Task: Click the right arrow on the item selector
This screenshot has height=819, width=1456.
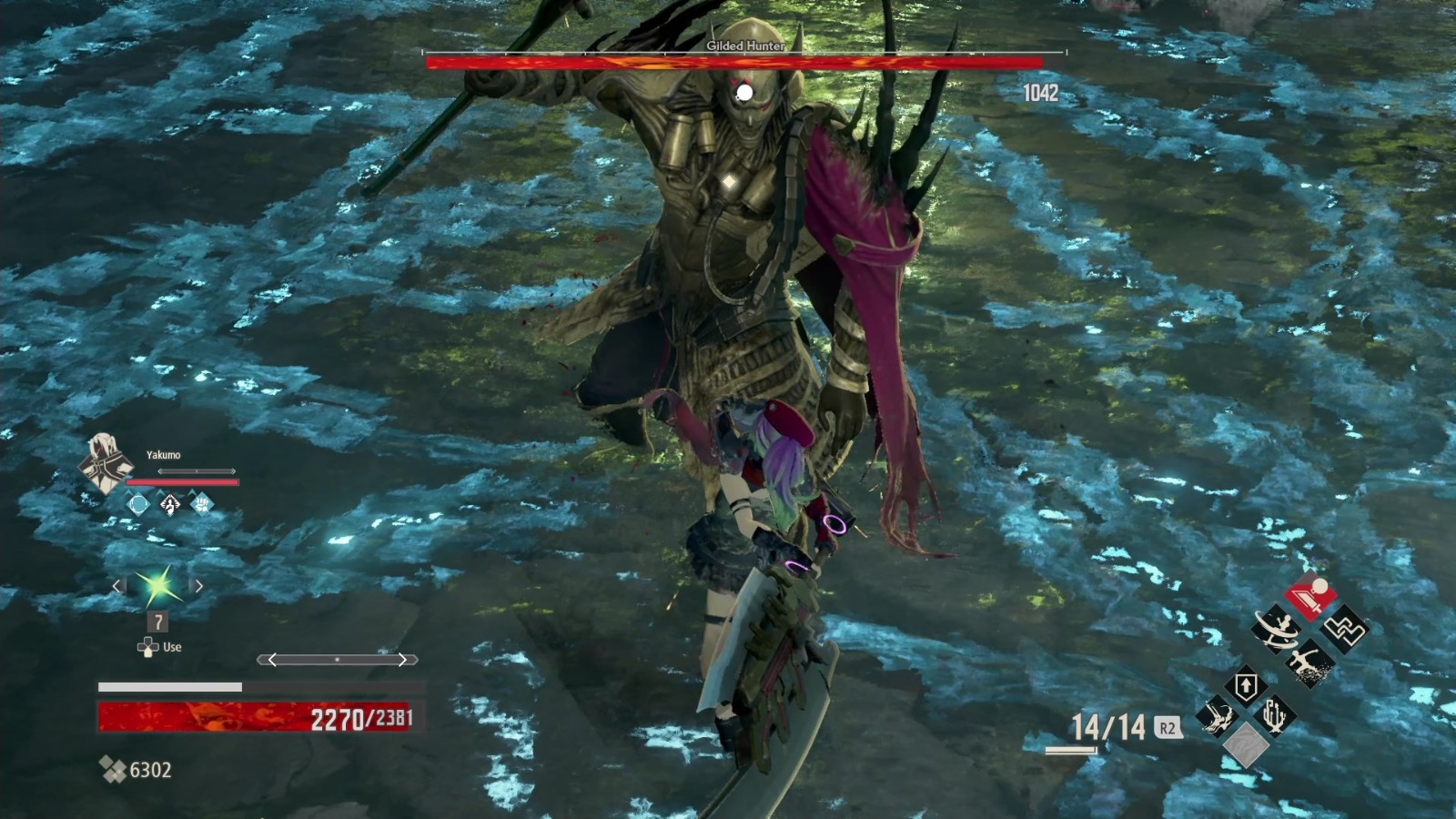Action: tap(198, 587)
